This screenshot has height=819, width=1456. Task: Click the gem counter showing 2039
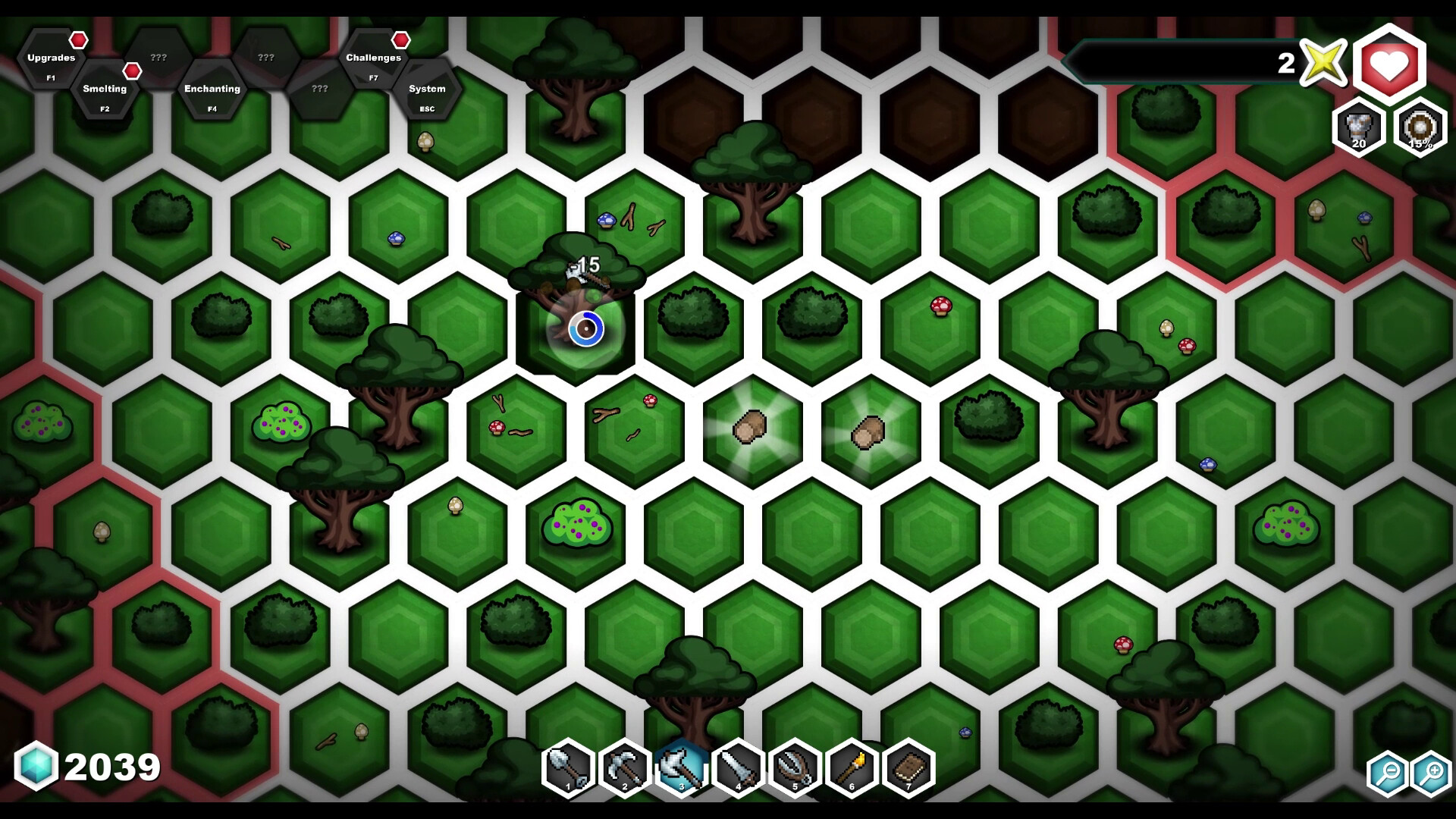[83, 766]
